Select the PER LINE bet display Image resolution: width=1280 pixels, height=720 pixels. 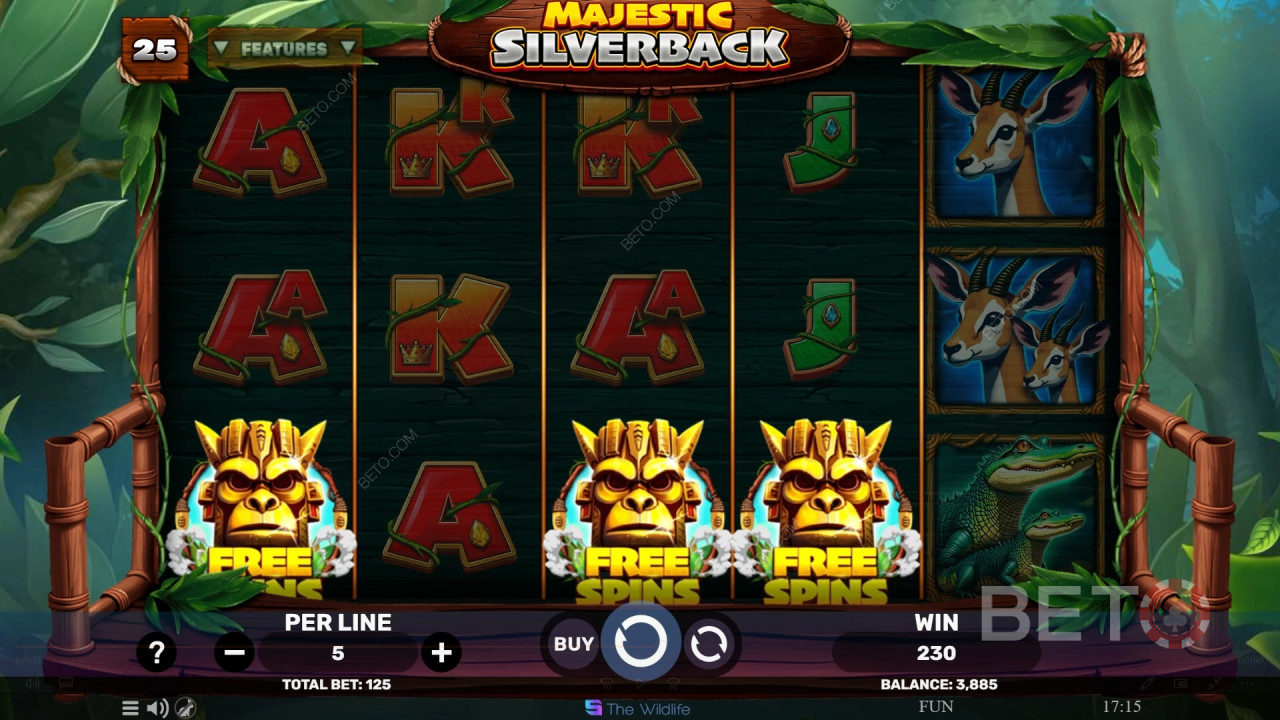[337, 622]
